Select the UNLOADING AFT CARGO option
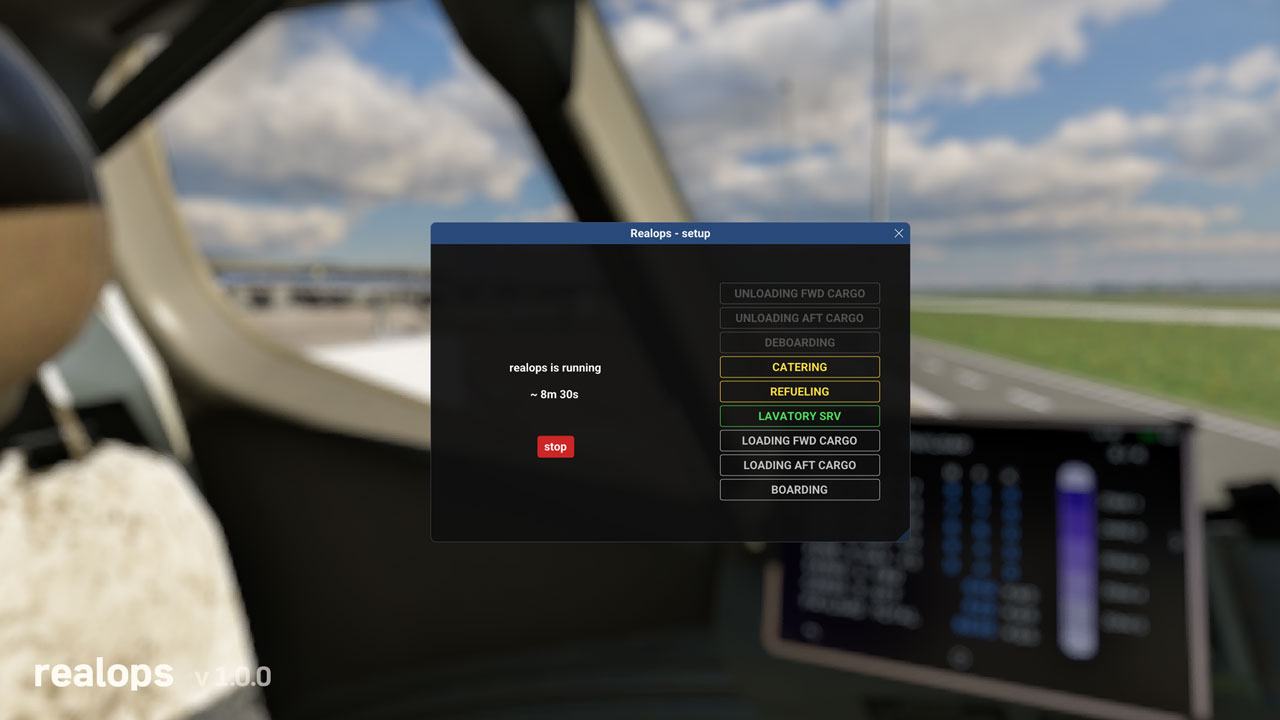The image size is (1280, 720). (x=799, y=317)
